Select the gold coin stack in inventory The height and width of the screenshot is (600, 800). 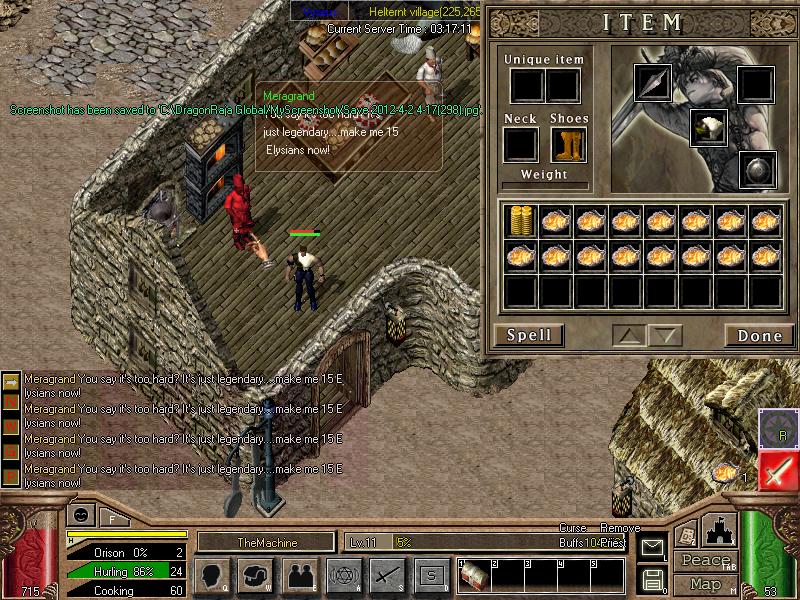(520, 221)
